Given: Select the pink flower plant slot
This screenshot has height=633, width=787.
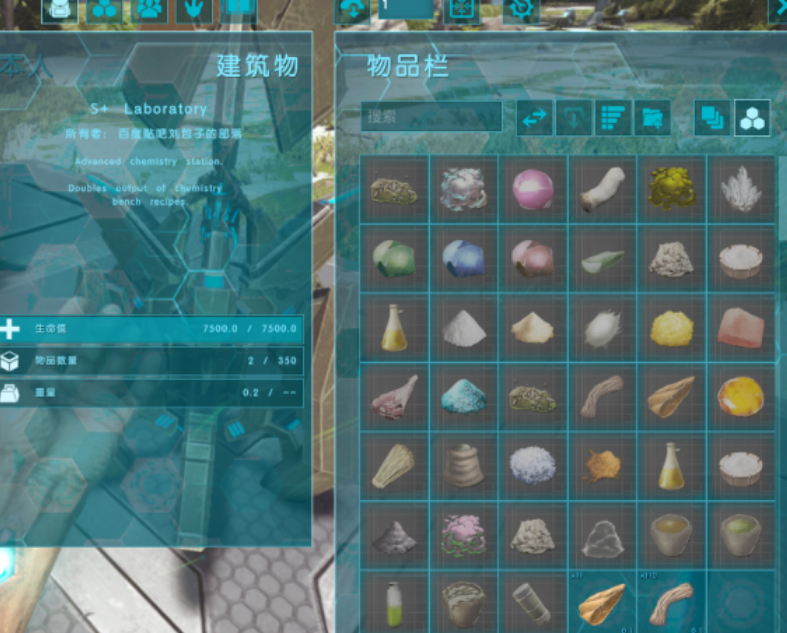Looking at the screenshot, I should [x=463, y=535].
